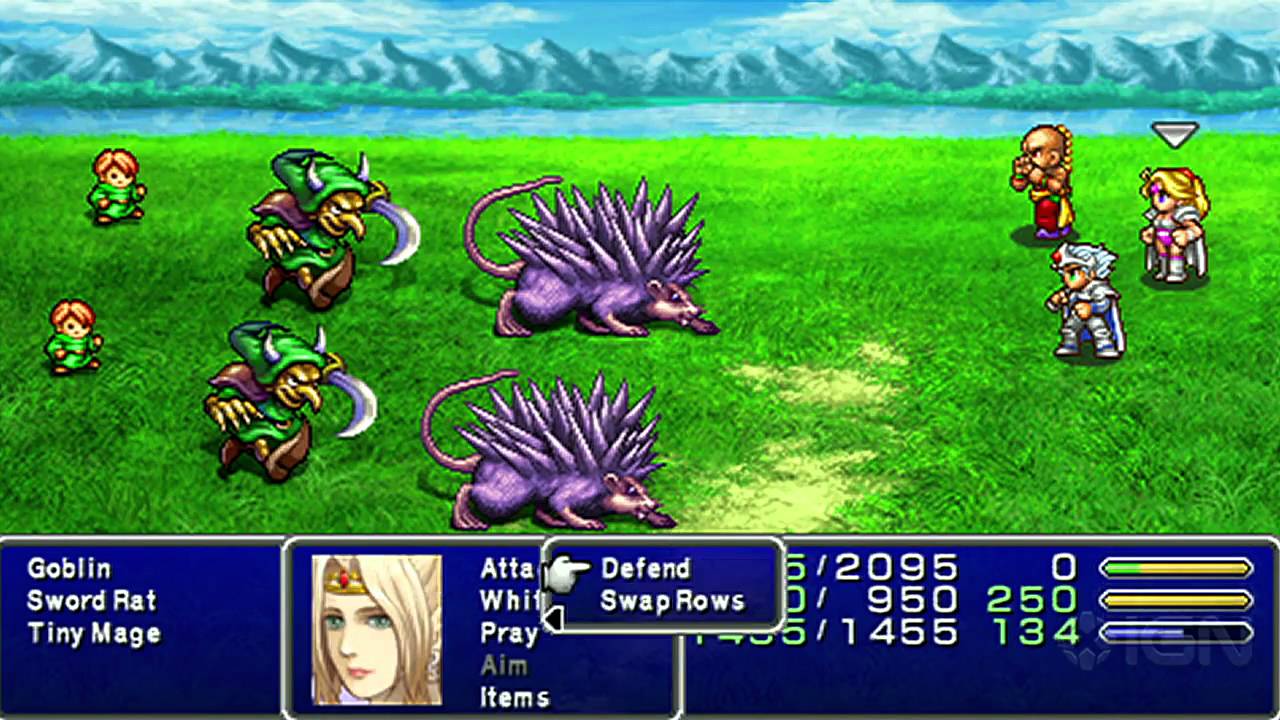The width and height of the screenshot is (1280, 720).
Task: Select the greyed-out Aim command
Action: [504, 665]
